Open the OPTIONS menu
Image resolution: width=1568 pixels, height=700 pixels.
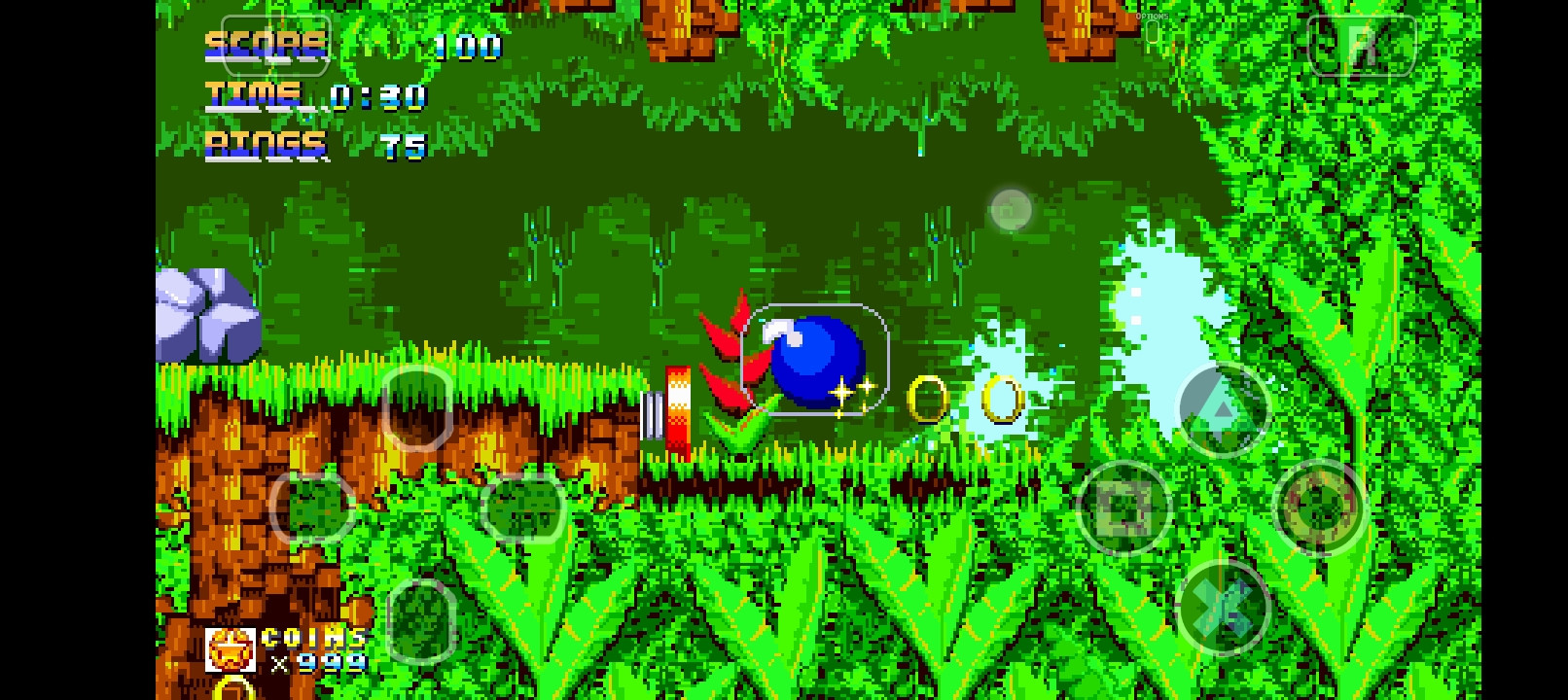(1151, 17)
